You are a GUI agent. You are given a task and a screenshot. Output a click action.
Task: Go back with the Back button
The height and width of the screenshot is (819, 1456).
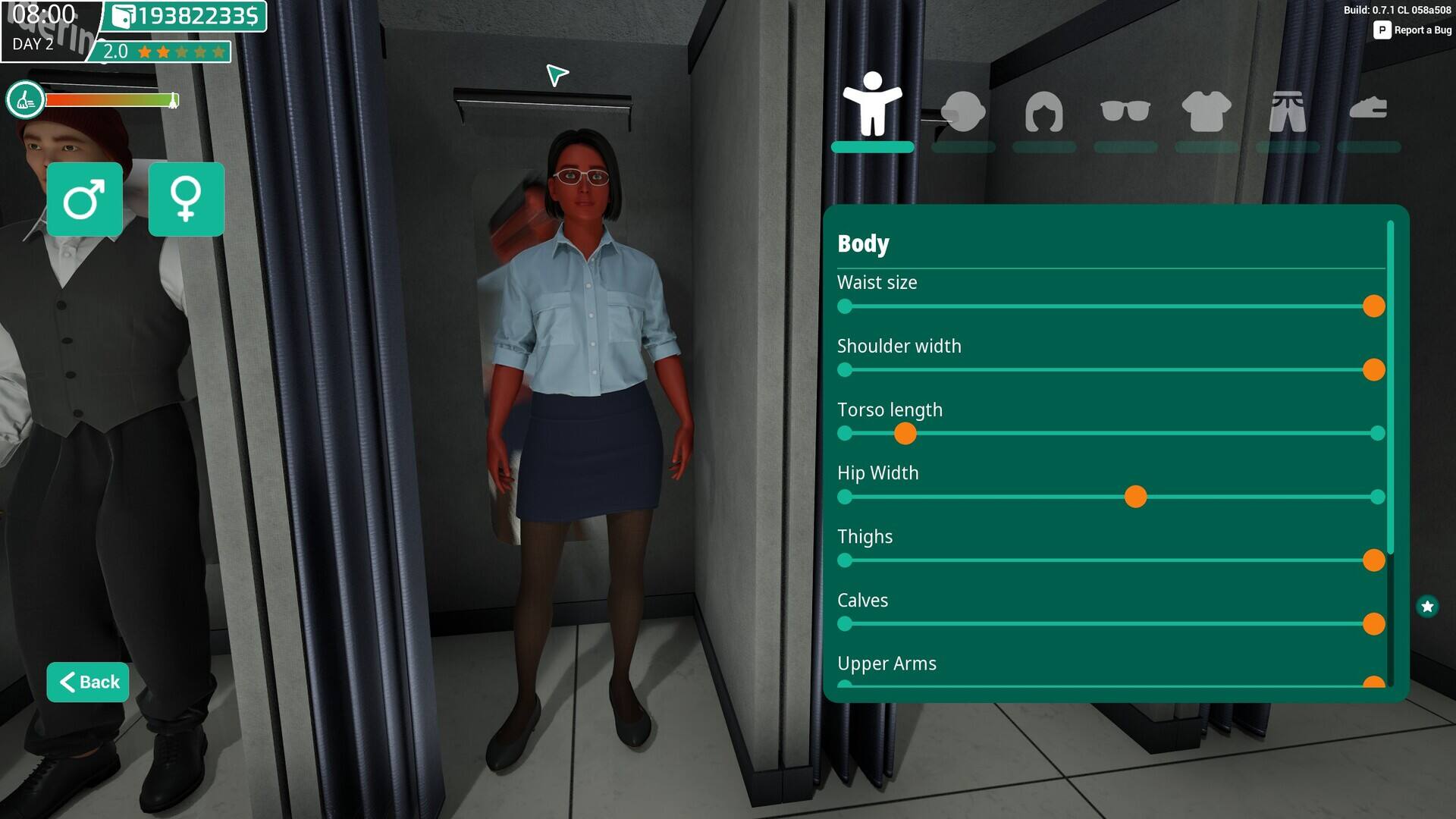[x=88, y=682]
